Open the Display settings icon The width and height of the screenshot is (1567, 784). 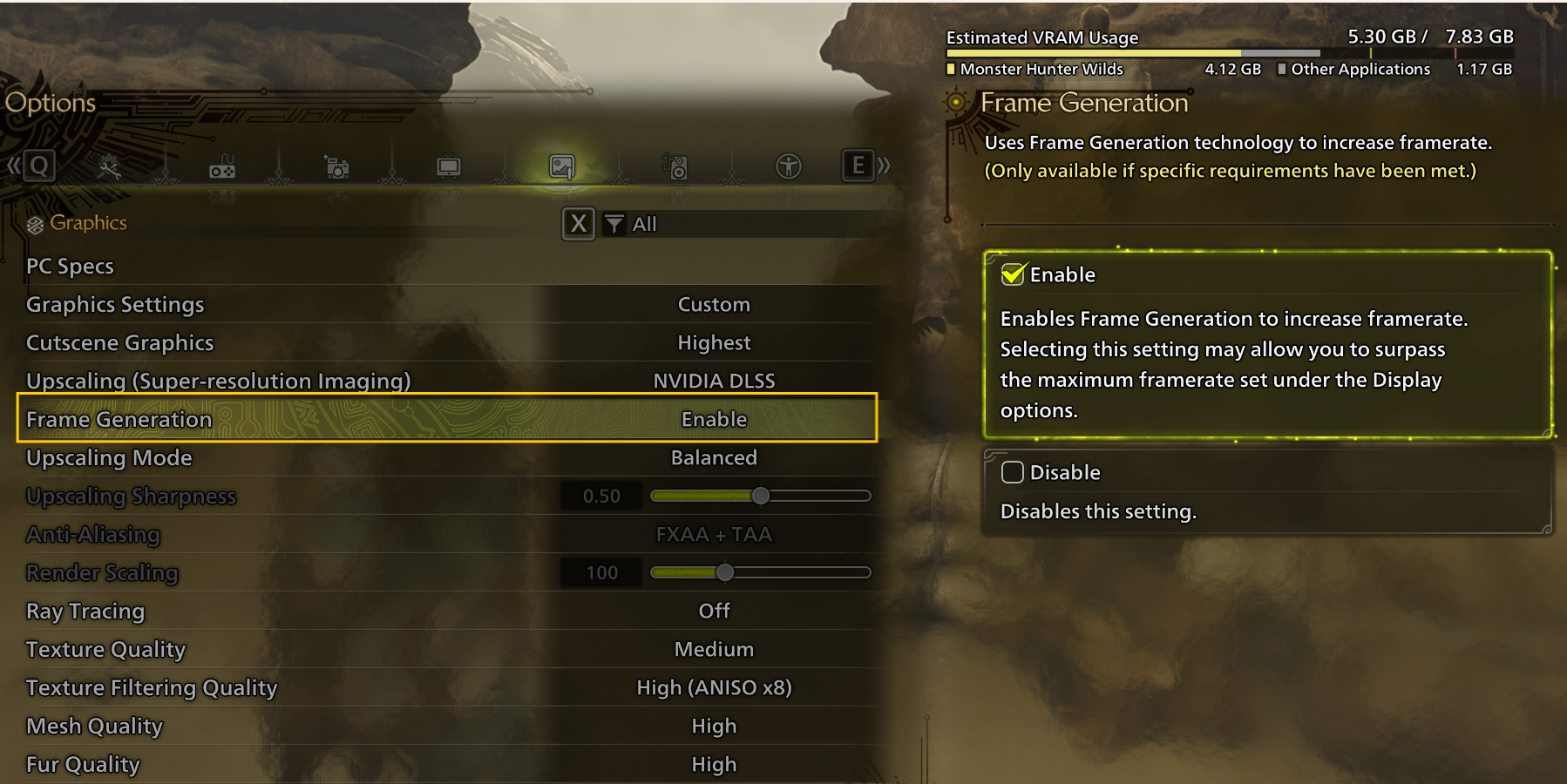pyautogui.click(x=448, y=166)
